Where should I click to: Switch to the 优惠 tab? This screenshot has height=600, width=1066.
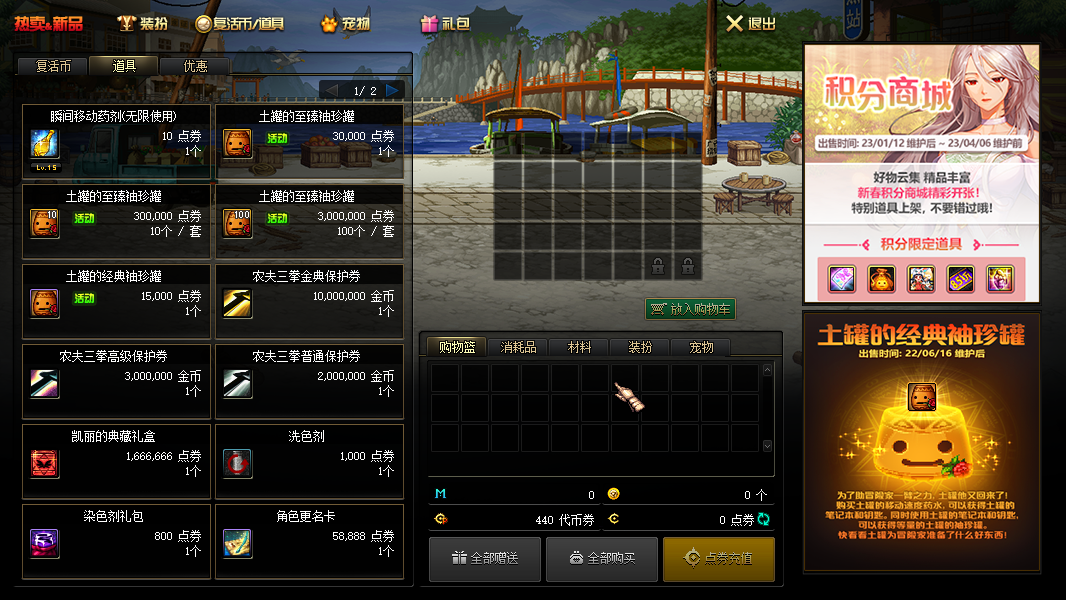tap(196, 66)
